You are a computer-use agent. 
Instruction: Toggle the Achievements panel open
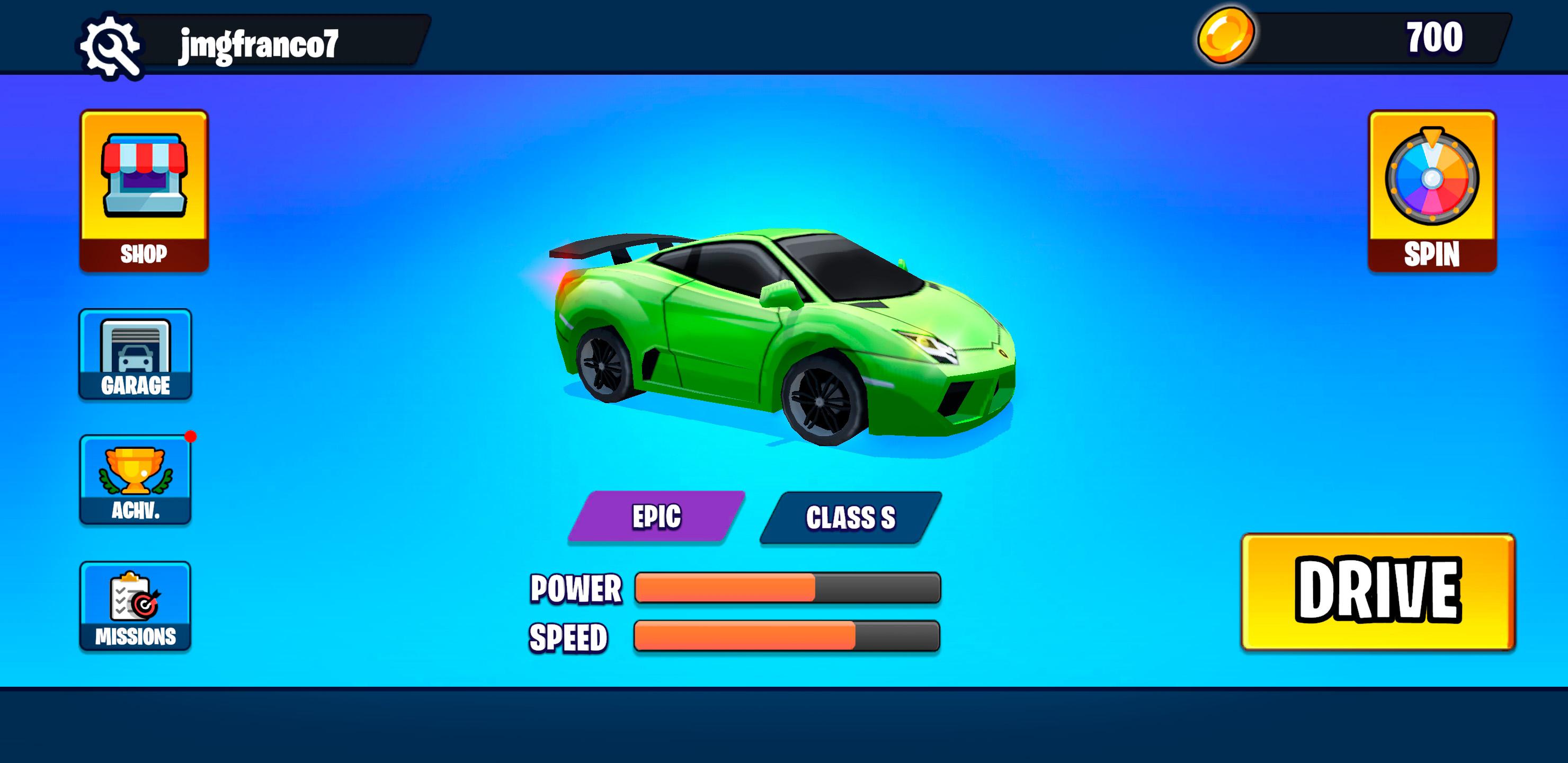135,481
